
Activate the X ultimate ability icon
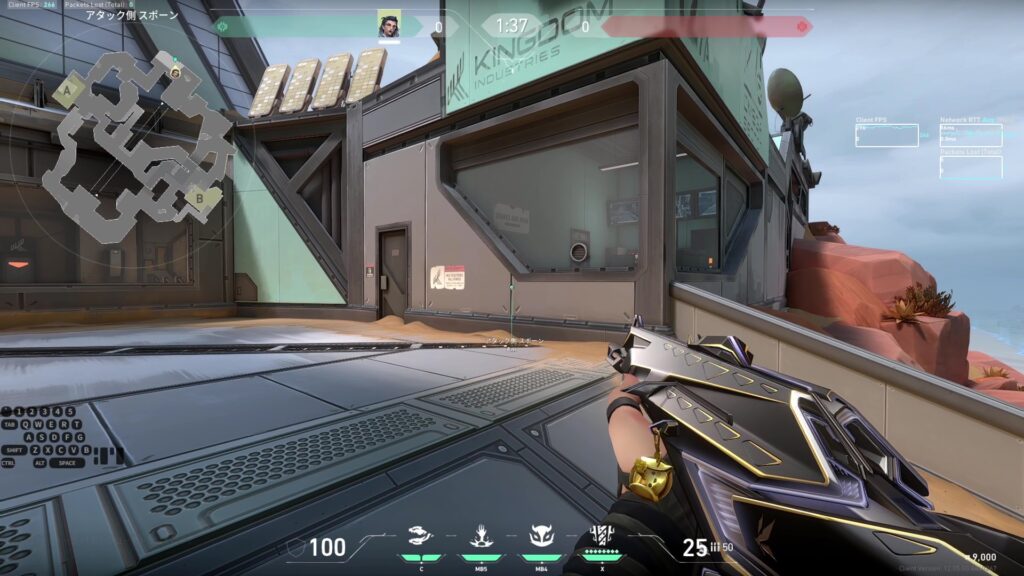point(603,535)
